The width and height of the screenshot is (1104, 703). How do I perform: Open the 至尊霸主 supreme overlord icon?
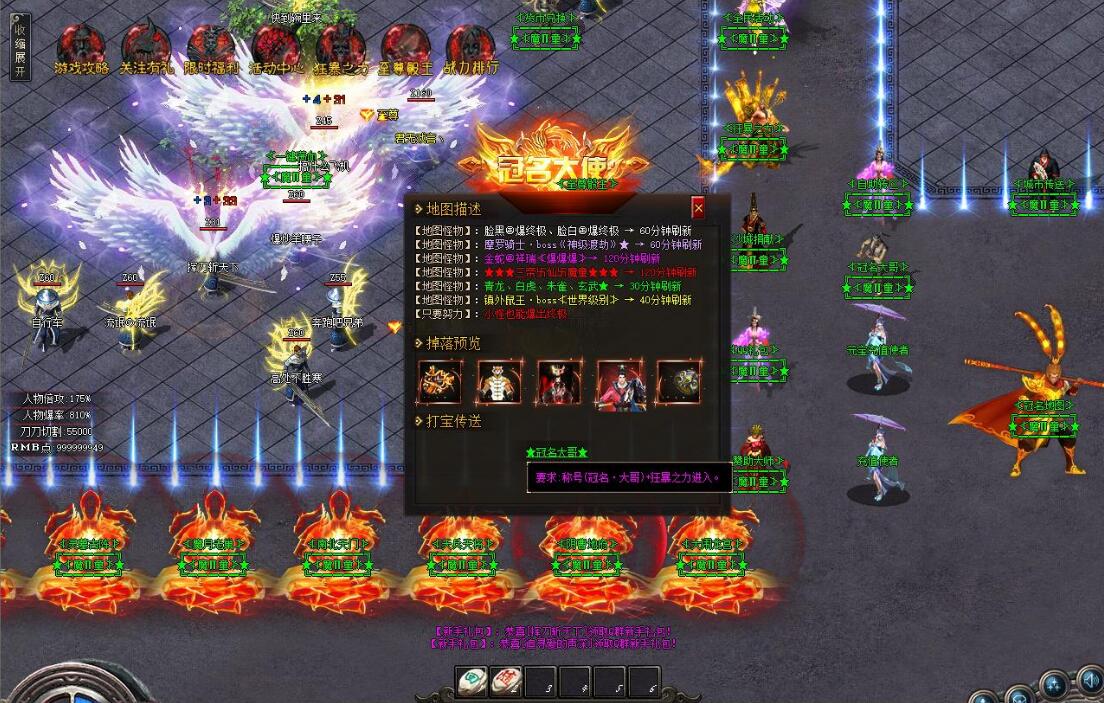pos(406,48)
